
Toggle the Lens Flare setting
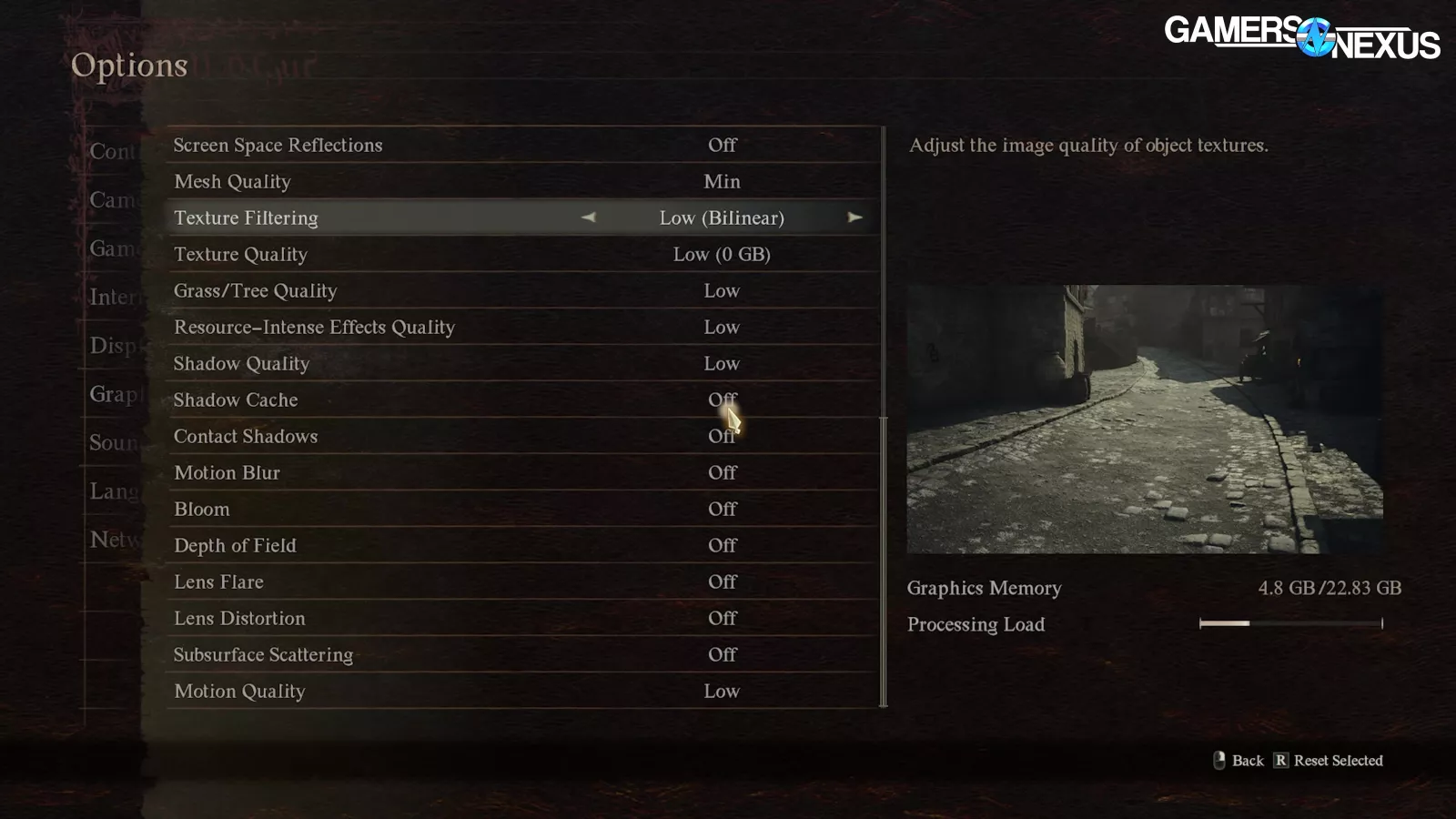point(523,581)
